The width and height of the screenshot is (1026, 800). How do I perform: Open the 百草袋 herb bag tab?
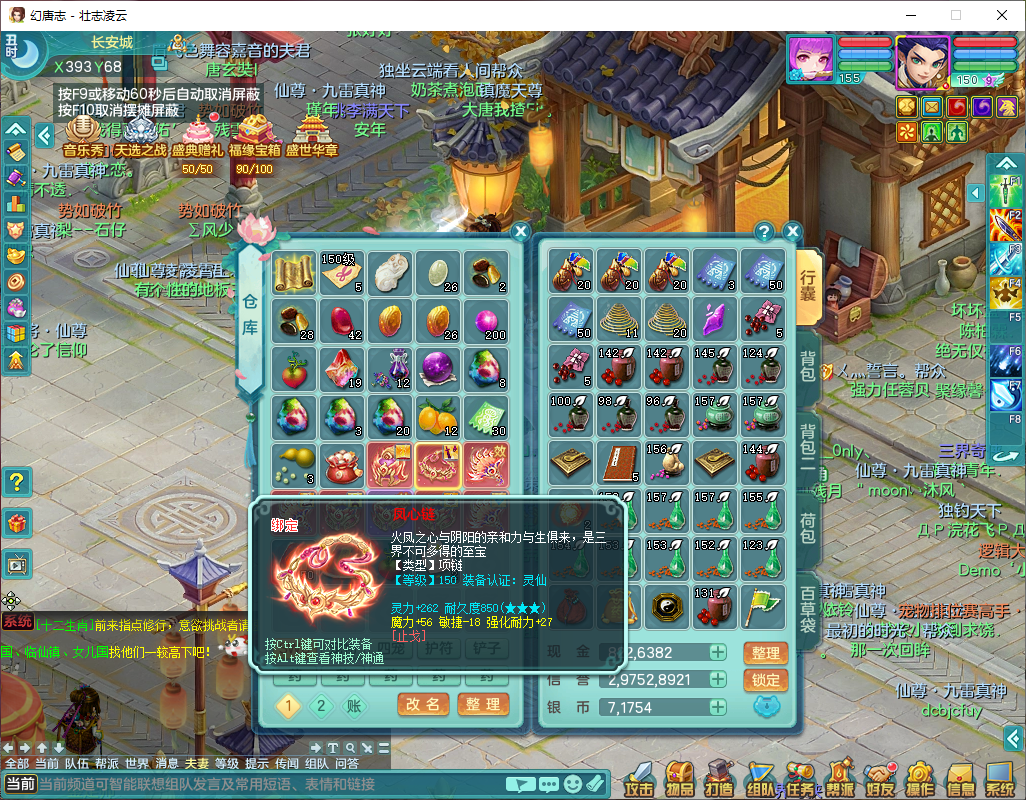808,607
